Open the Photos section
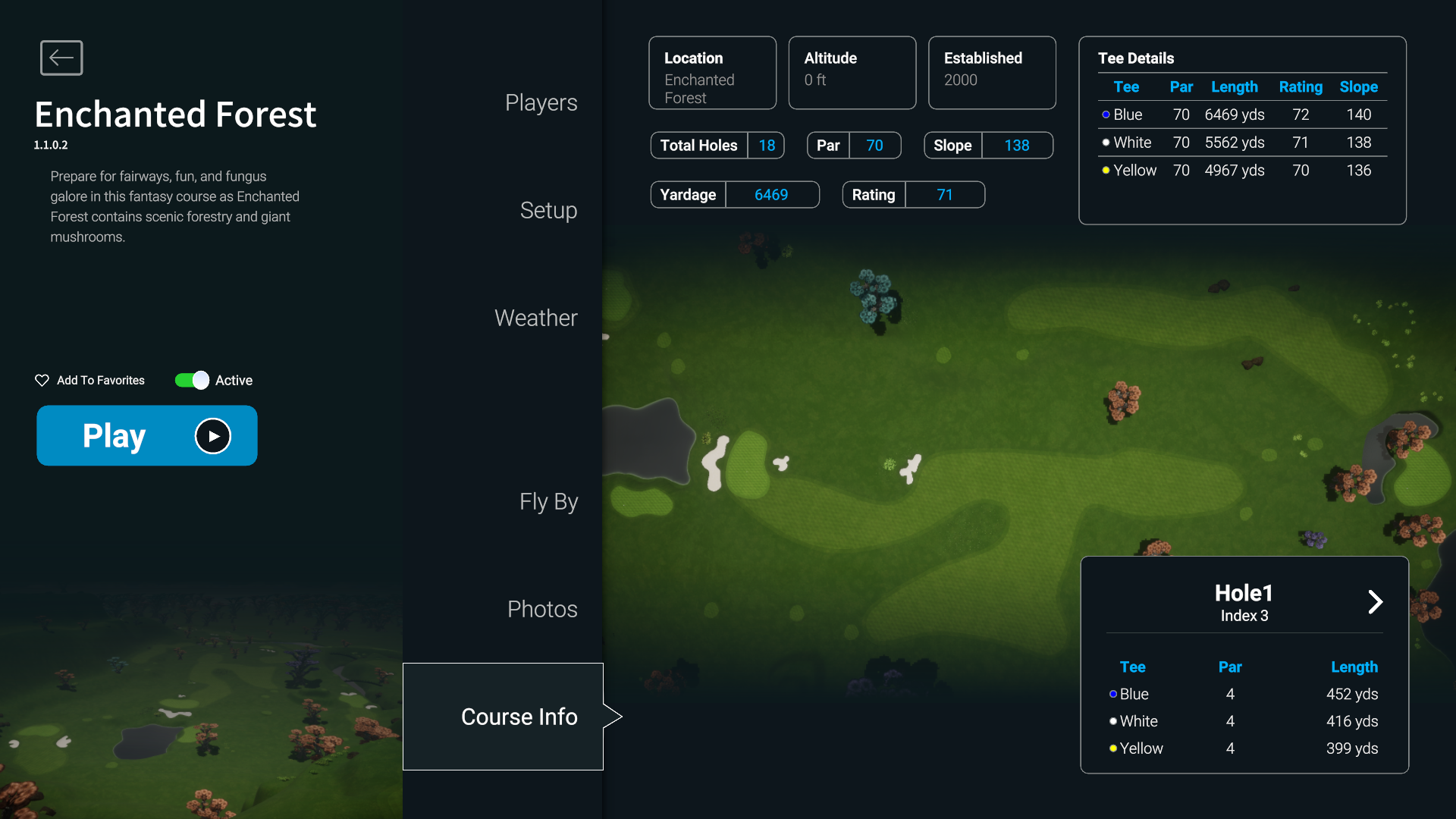The height and width of the screenshot is (819, 1456). click(542, 609)
